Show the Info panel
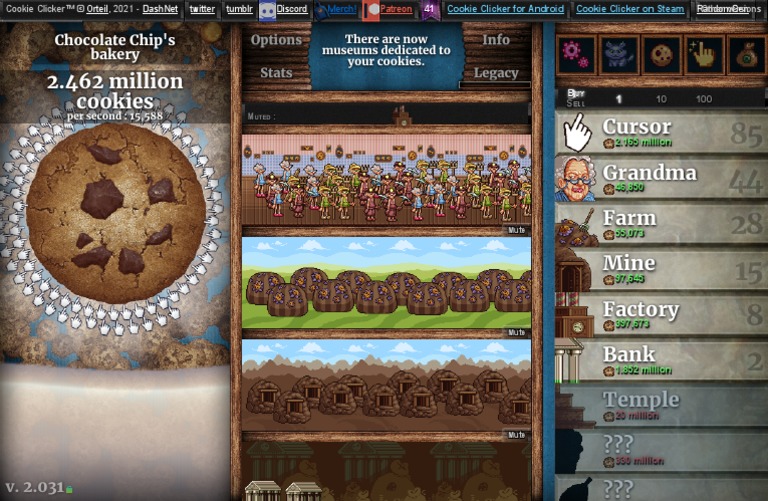This screenshot has width=768, height=501. click(496, 40)
